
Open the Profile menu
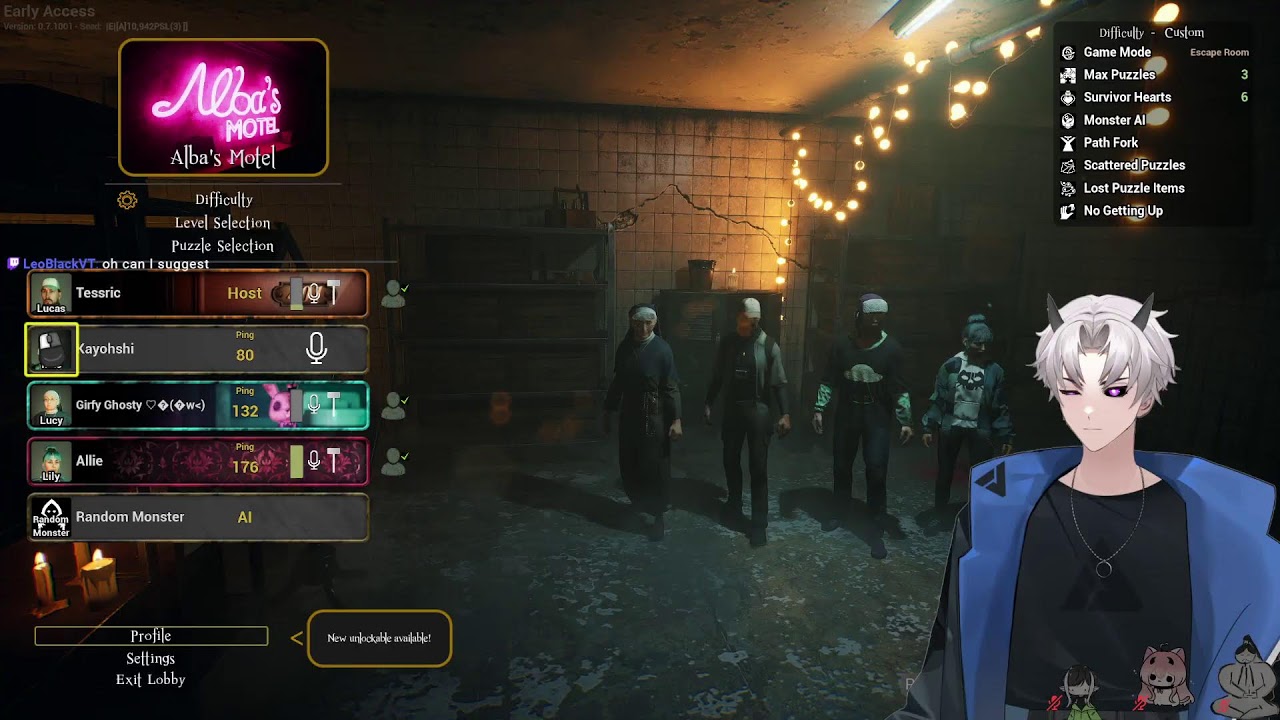tap(151, 636)
